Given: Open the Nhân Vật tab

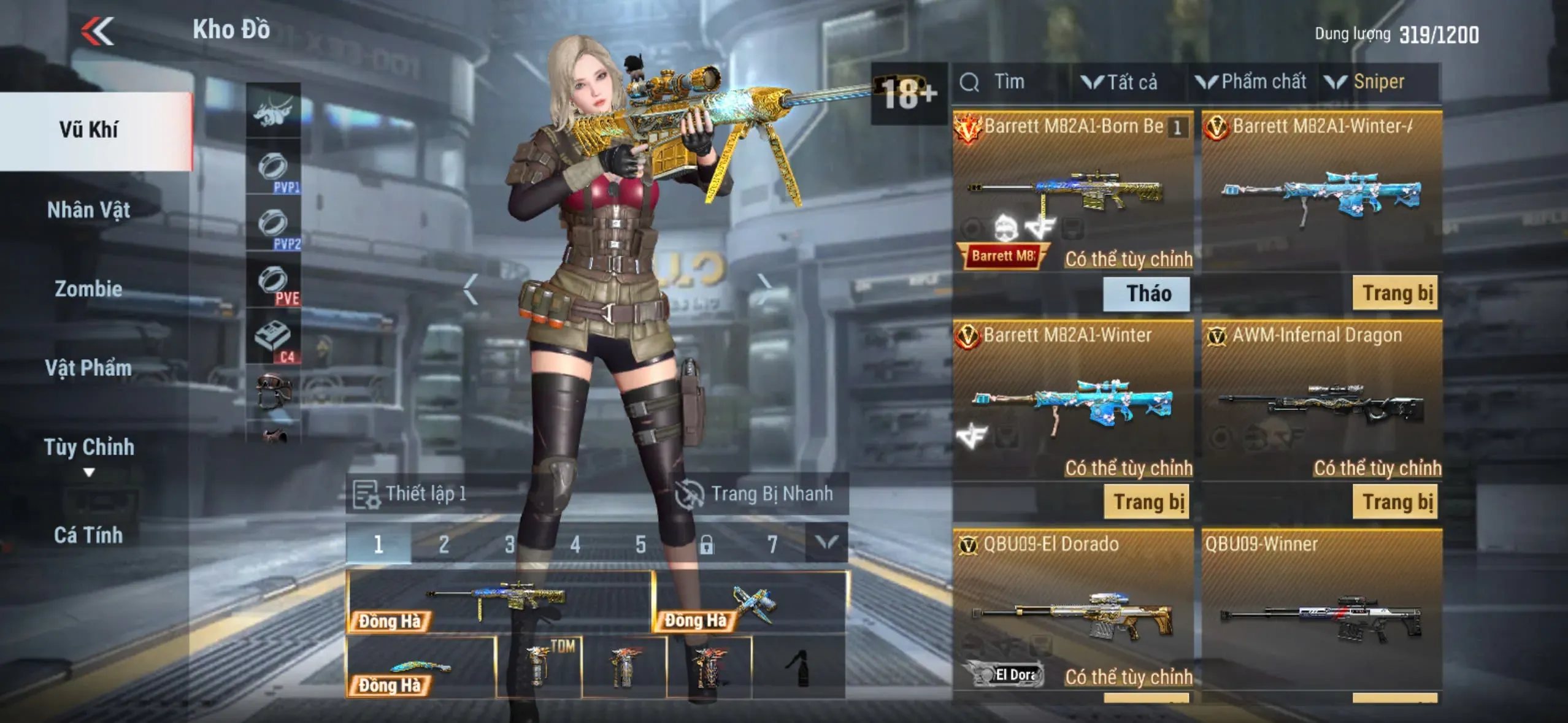Looking at the screenshot, I should tap(89, 210).
